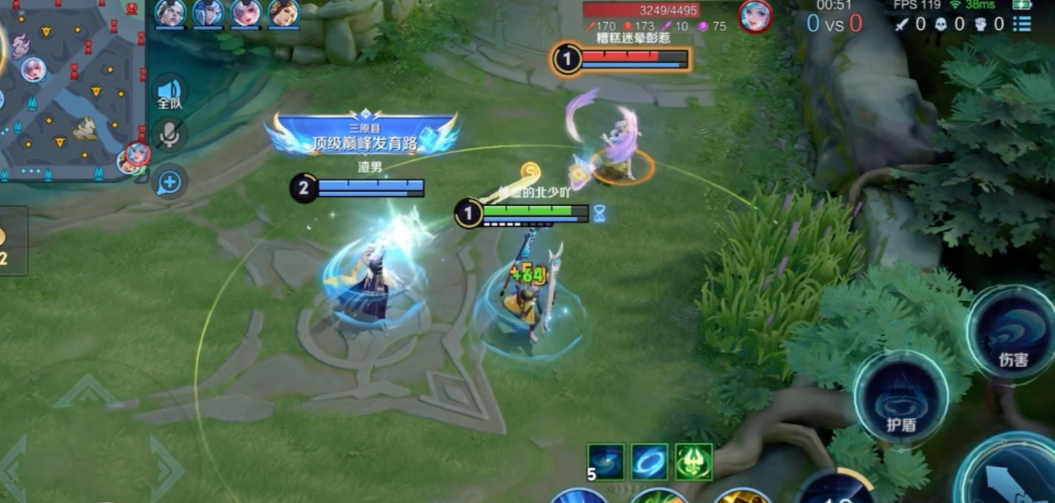Toggle the muted microphone button
The width and height of the screenshot is (1055, 503).
(170, 135)
